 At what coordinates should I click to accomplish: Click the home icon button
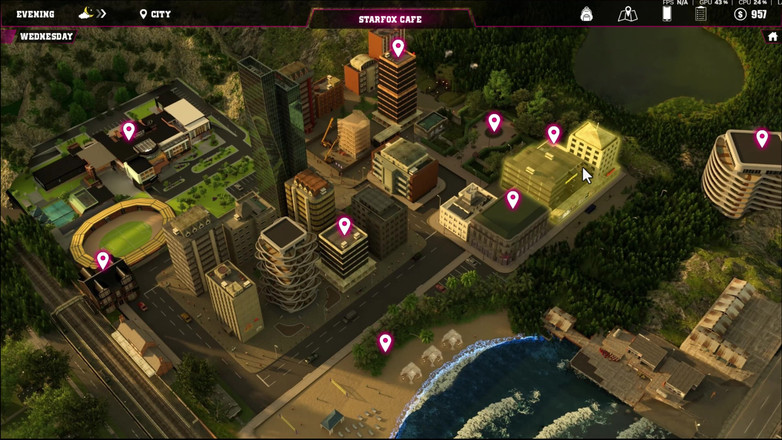772,37
